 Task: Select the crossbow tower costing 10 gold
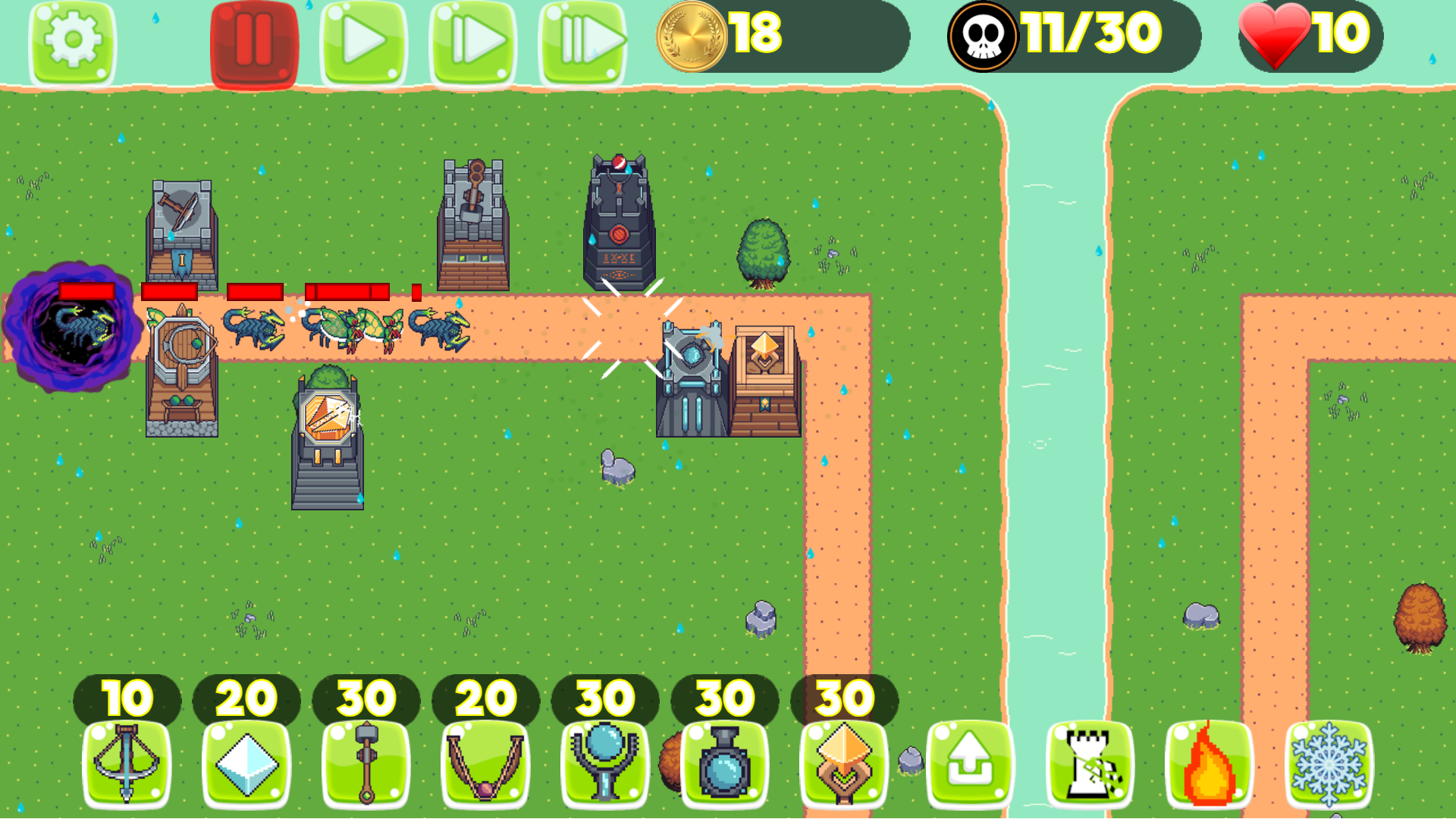[125, 766]
